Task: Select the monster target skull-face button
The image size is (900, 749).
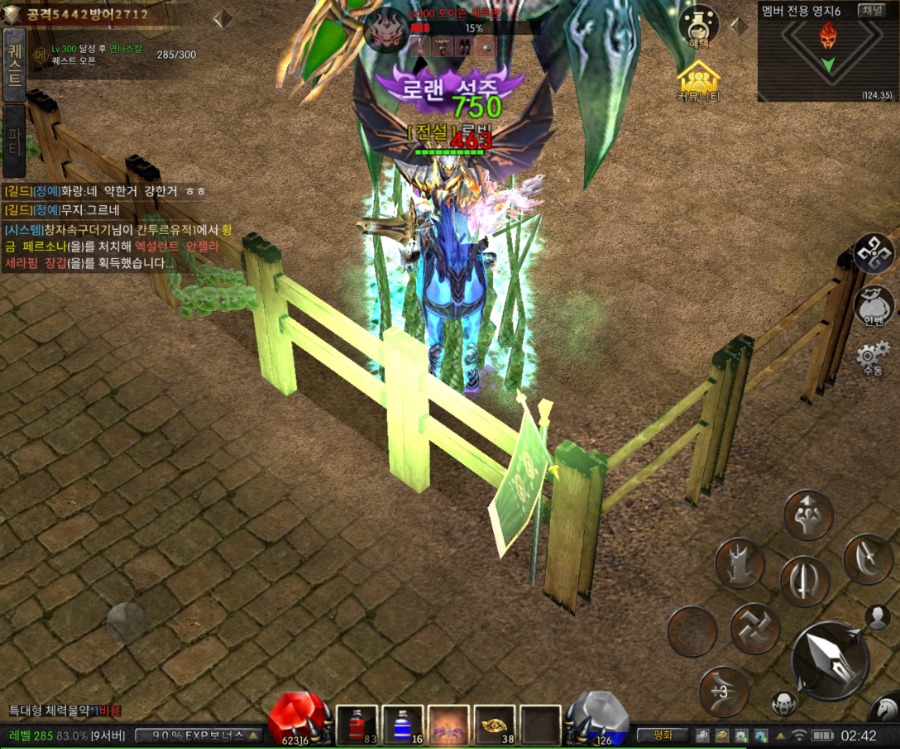Action: pos(784,703)
